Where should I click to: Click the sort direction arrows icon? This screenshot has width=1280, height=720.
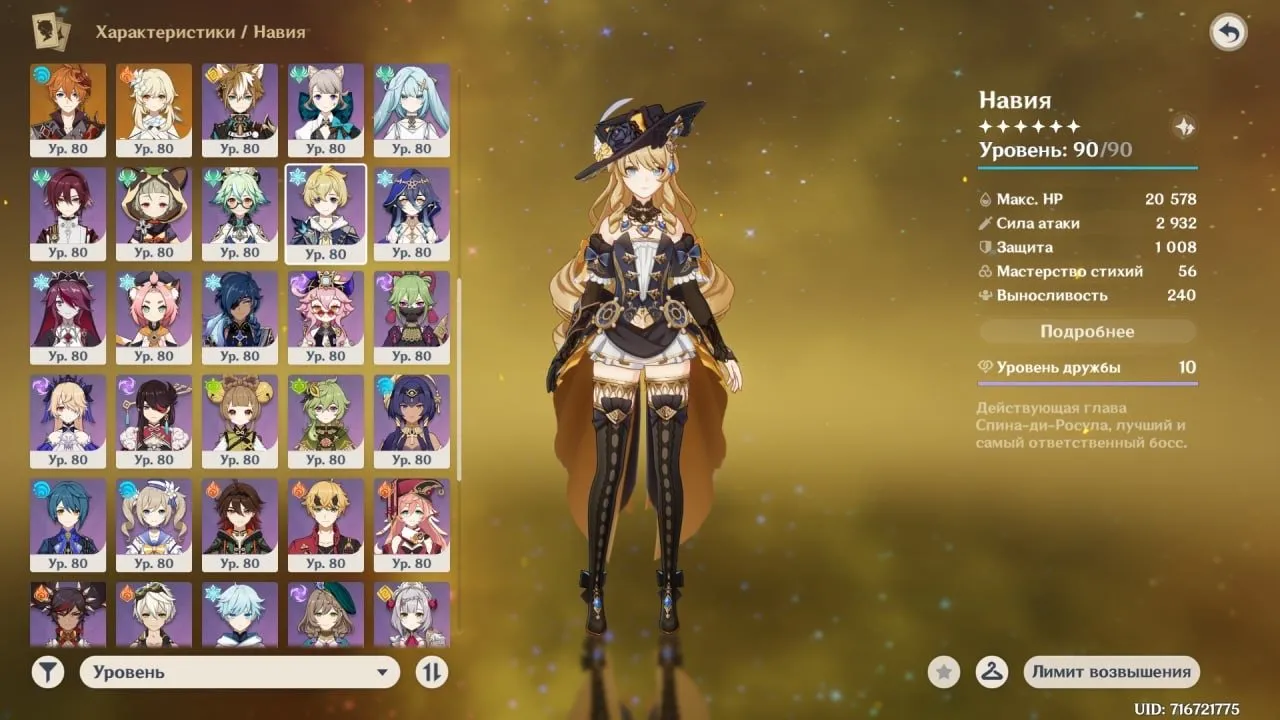(430, 672)
